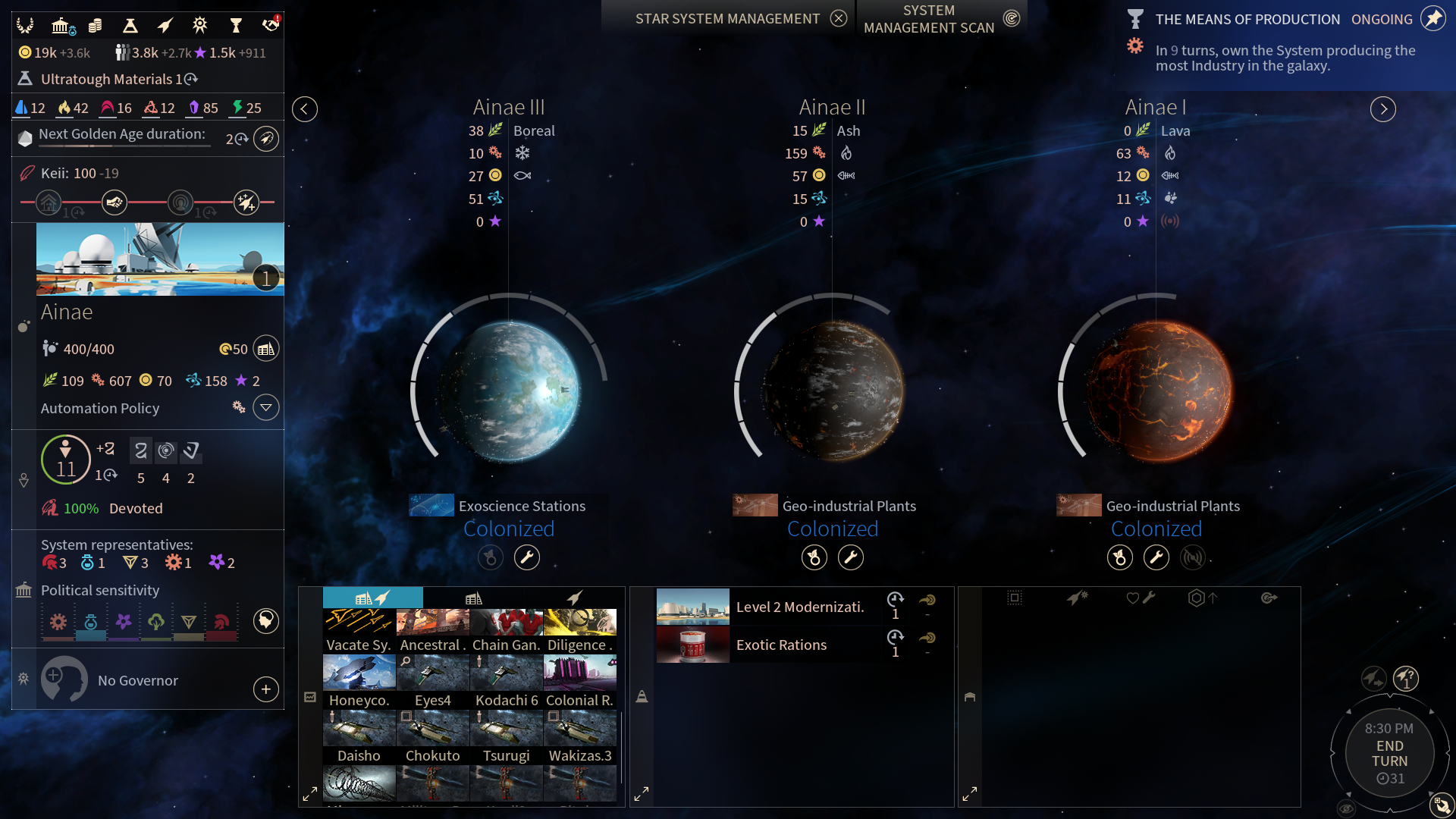
Task: Select the Honeycomb improvement tile
Action: tap(359, 681)
